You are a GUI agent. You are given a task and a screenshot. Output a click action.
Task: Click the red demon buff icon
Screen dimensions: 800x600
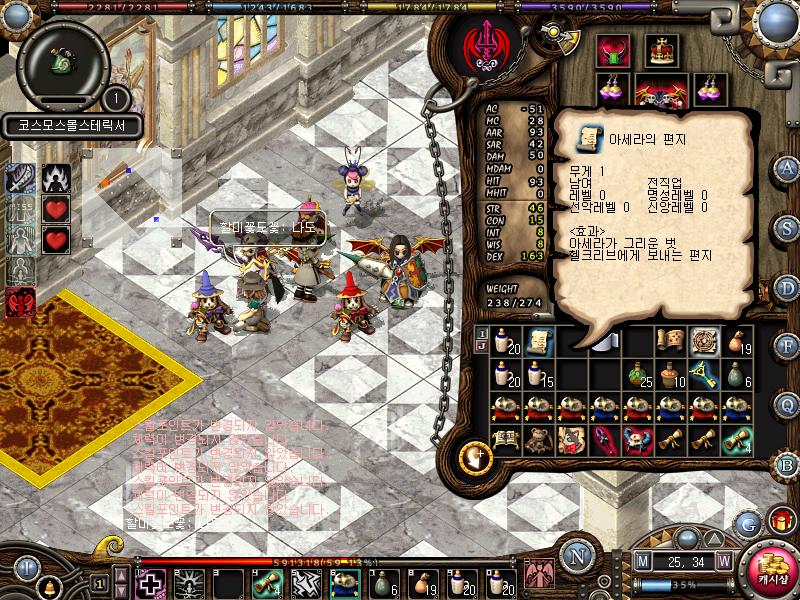tap(18, 302)
